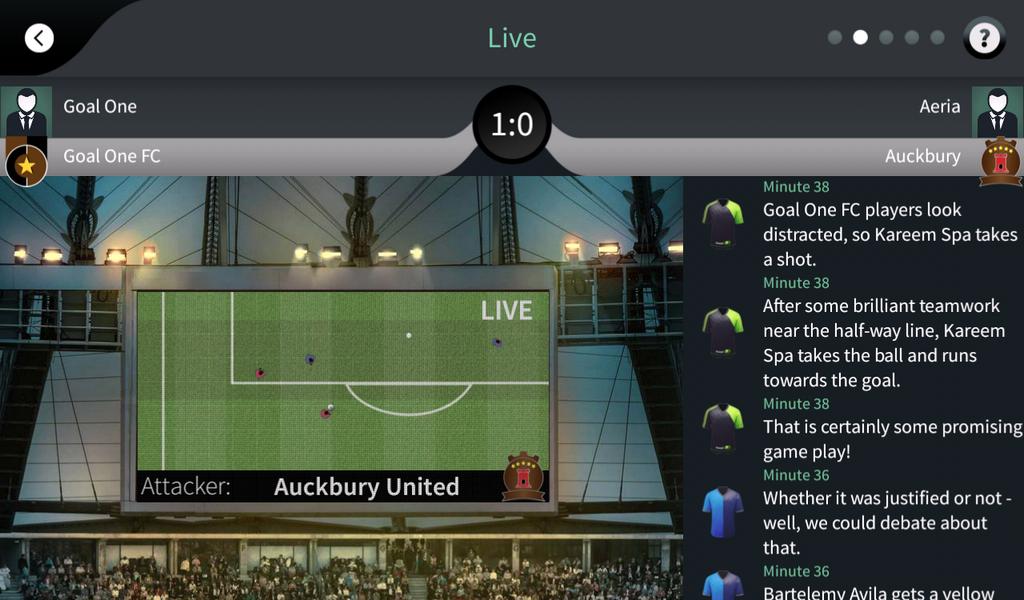Switch to the fifth page dot

tap(938, 38)
